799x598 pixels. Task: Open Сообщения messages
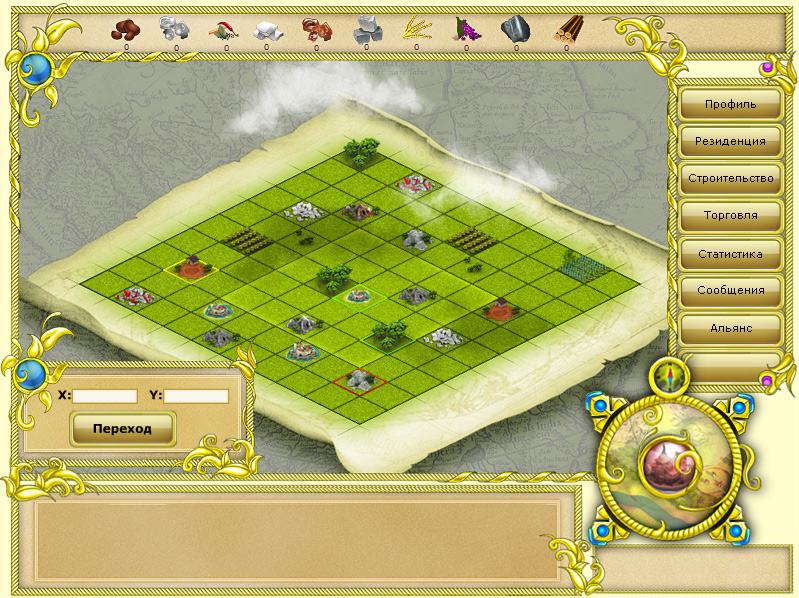730,291
